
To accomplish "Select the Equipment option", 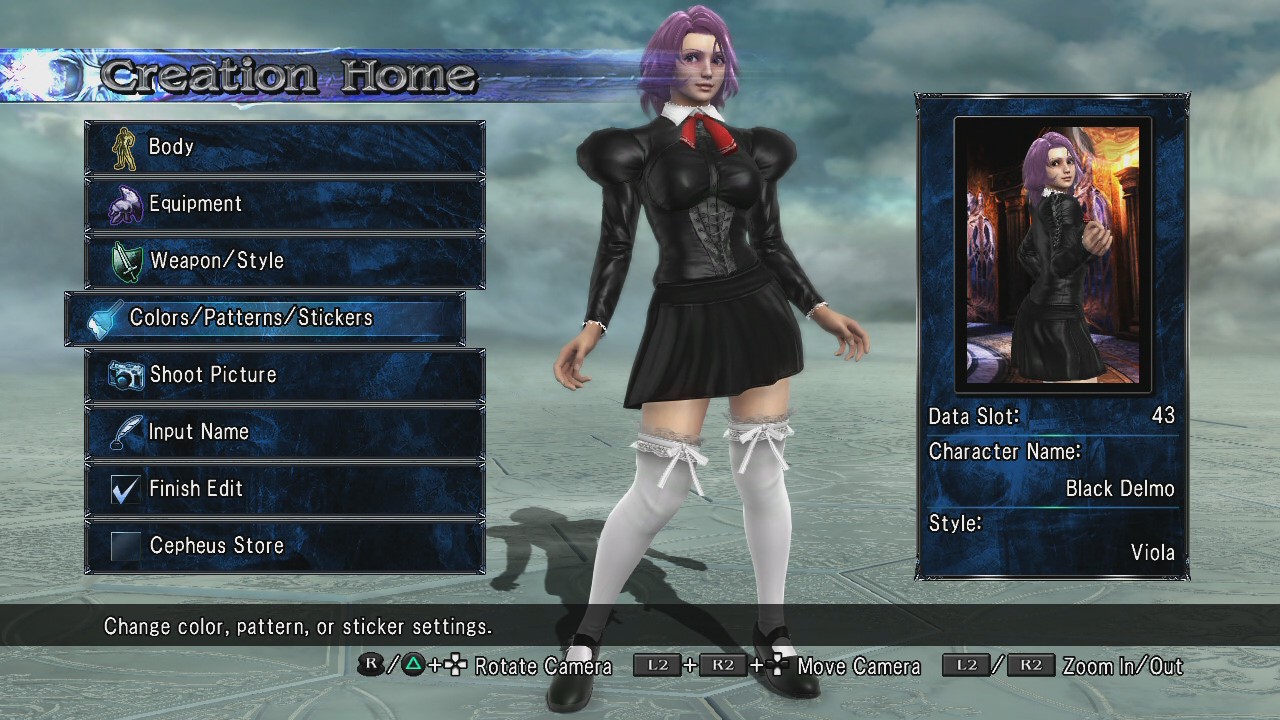I will [x=284, y=204].
